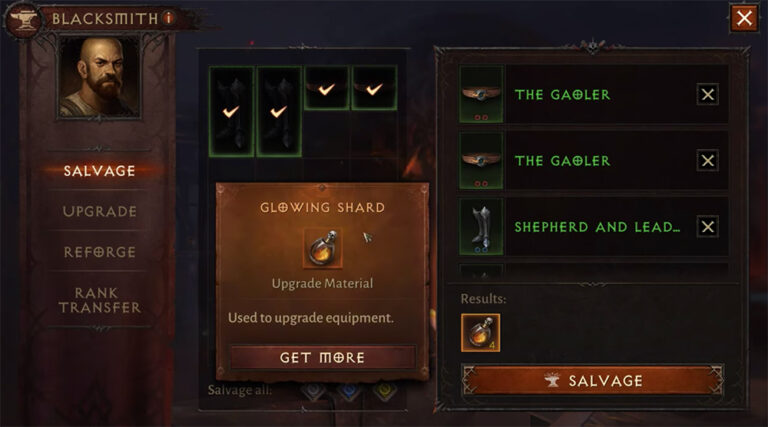The image size is (768, 427).
Task: Open the Blacksmith info icon
Action: 169,17
